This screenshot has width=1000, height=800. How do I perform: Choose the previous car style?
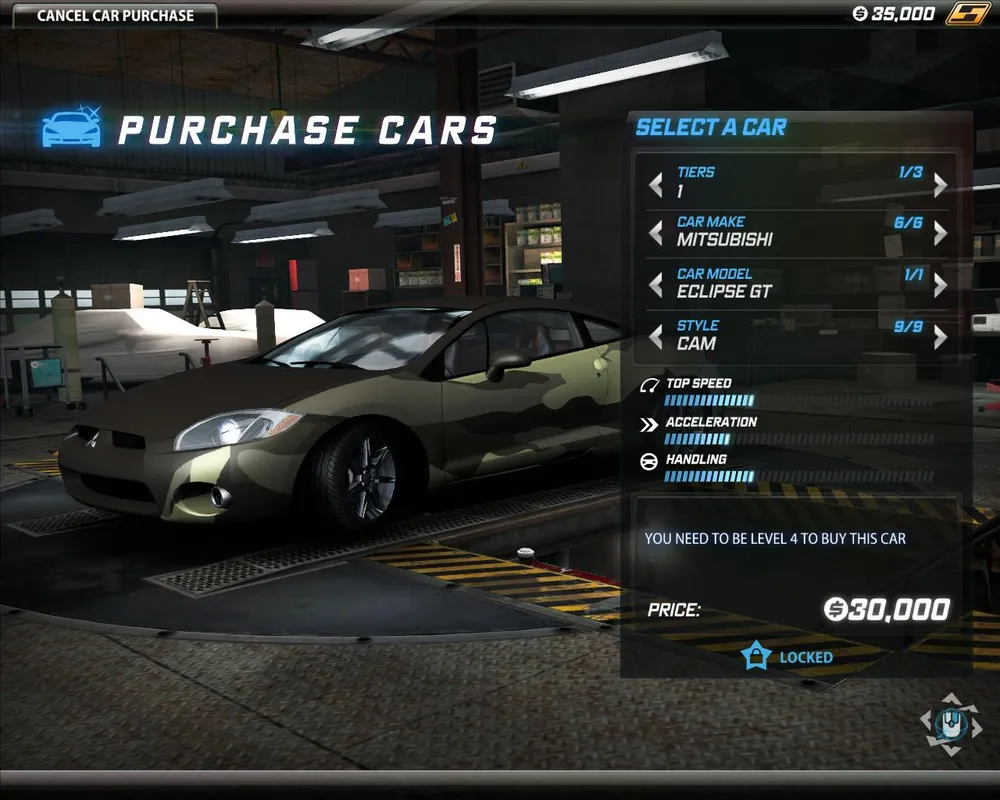tap(656, 338)
